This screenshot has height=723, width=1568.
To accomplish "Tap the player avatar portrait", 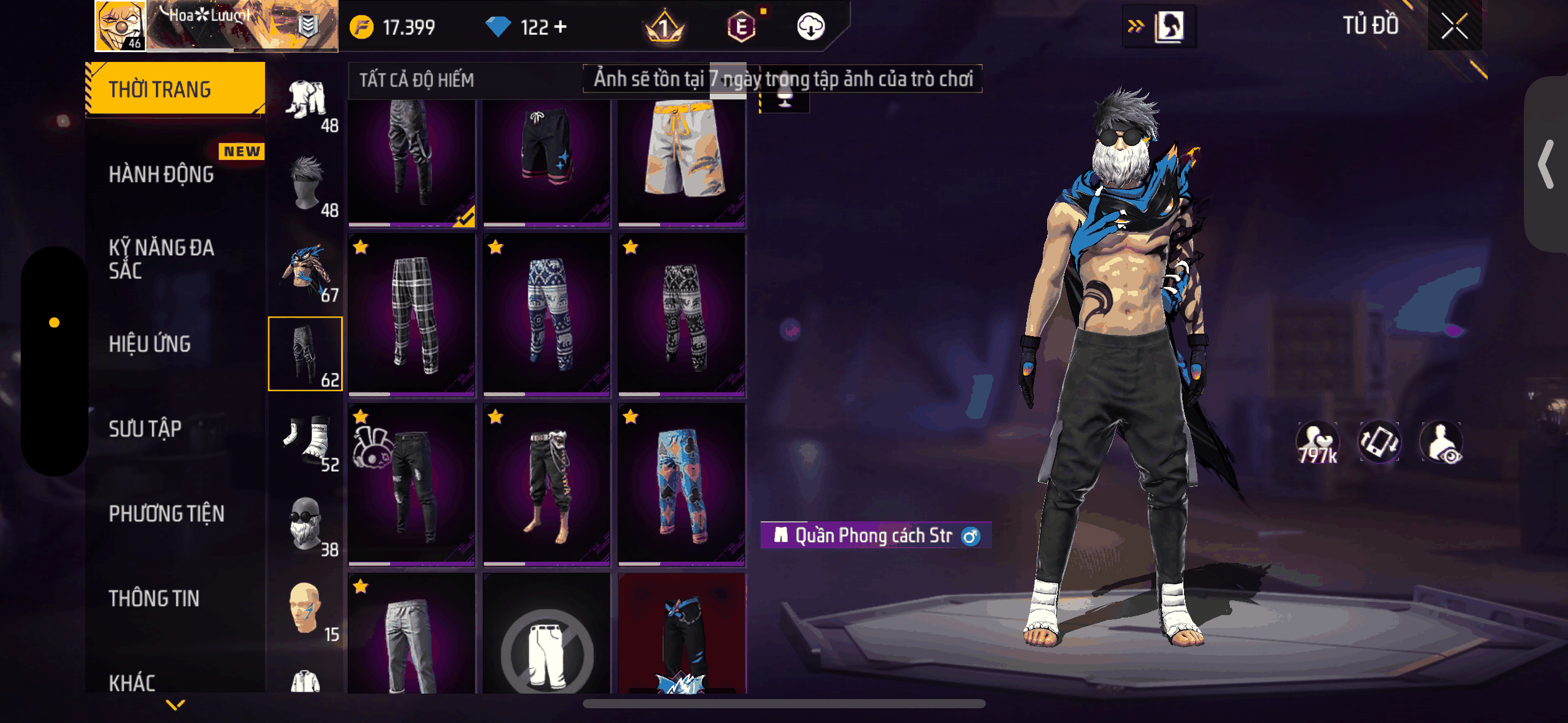I will (x=120, y=26).
